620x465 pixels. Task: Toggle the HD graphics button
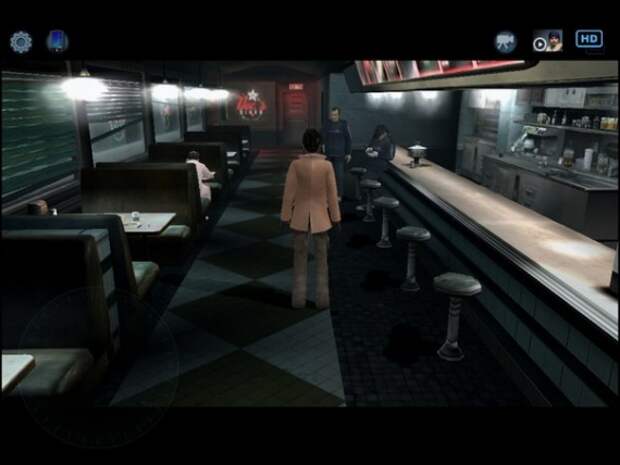tap(589, 39)
